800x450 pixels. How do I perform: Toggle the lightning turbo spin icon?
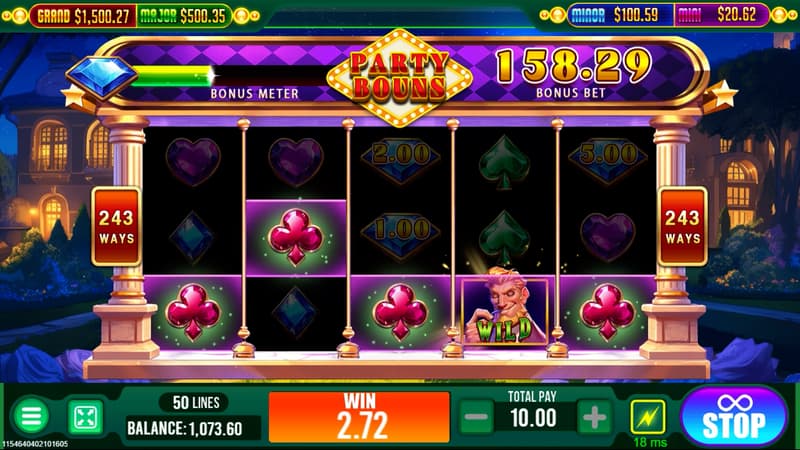[x=646, y=414]
